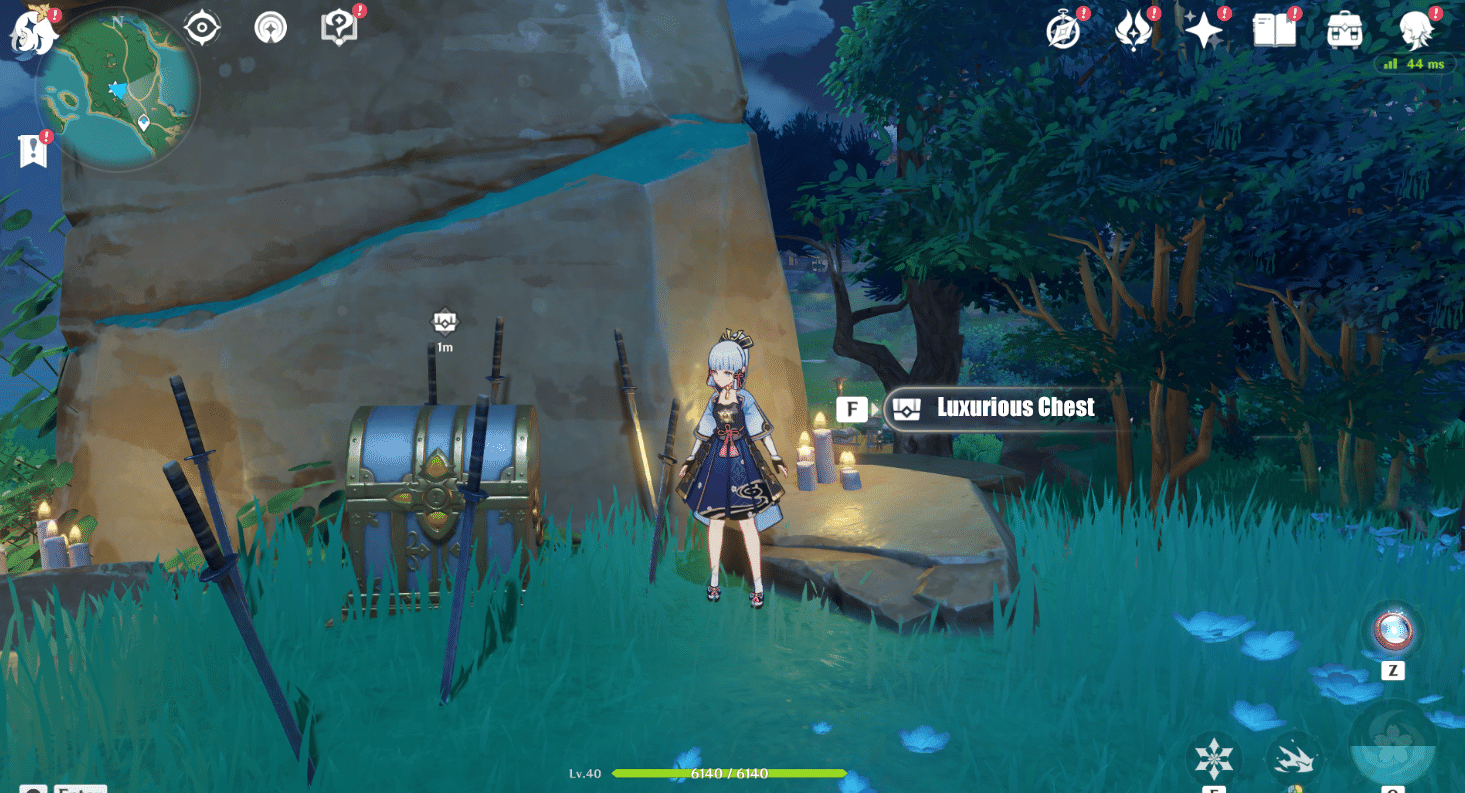Open the quest navigation beacon icon
The width and height of the screenshot is (1465, 793).
coord(270,27)
